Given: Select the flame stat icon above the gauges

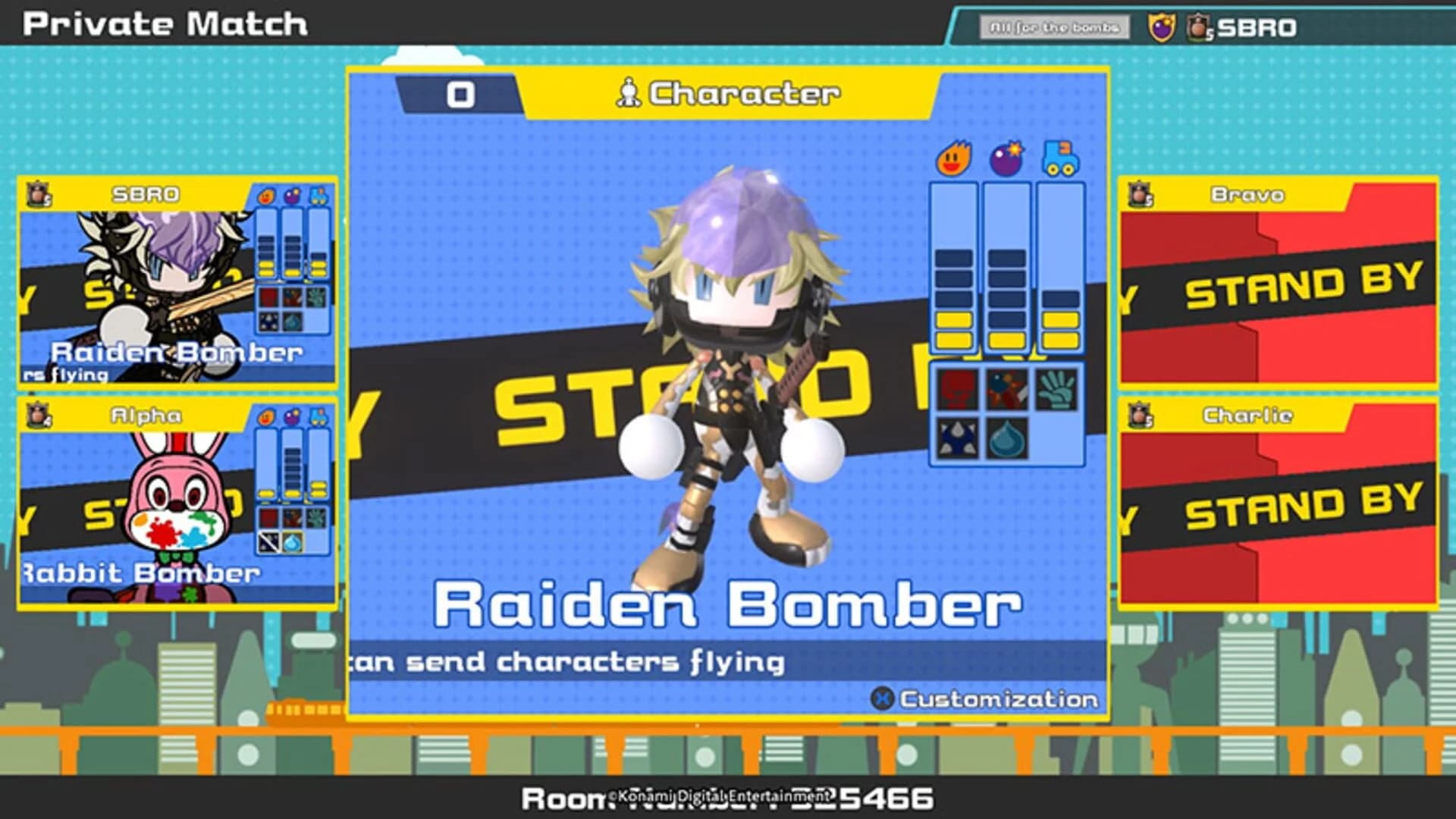Looking at the screenshot, I should (x=953, y=158).
